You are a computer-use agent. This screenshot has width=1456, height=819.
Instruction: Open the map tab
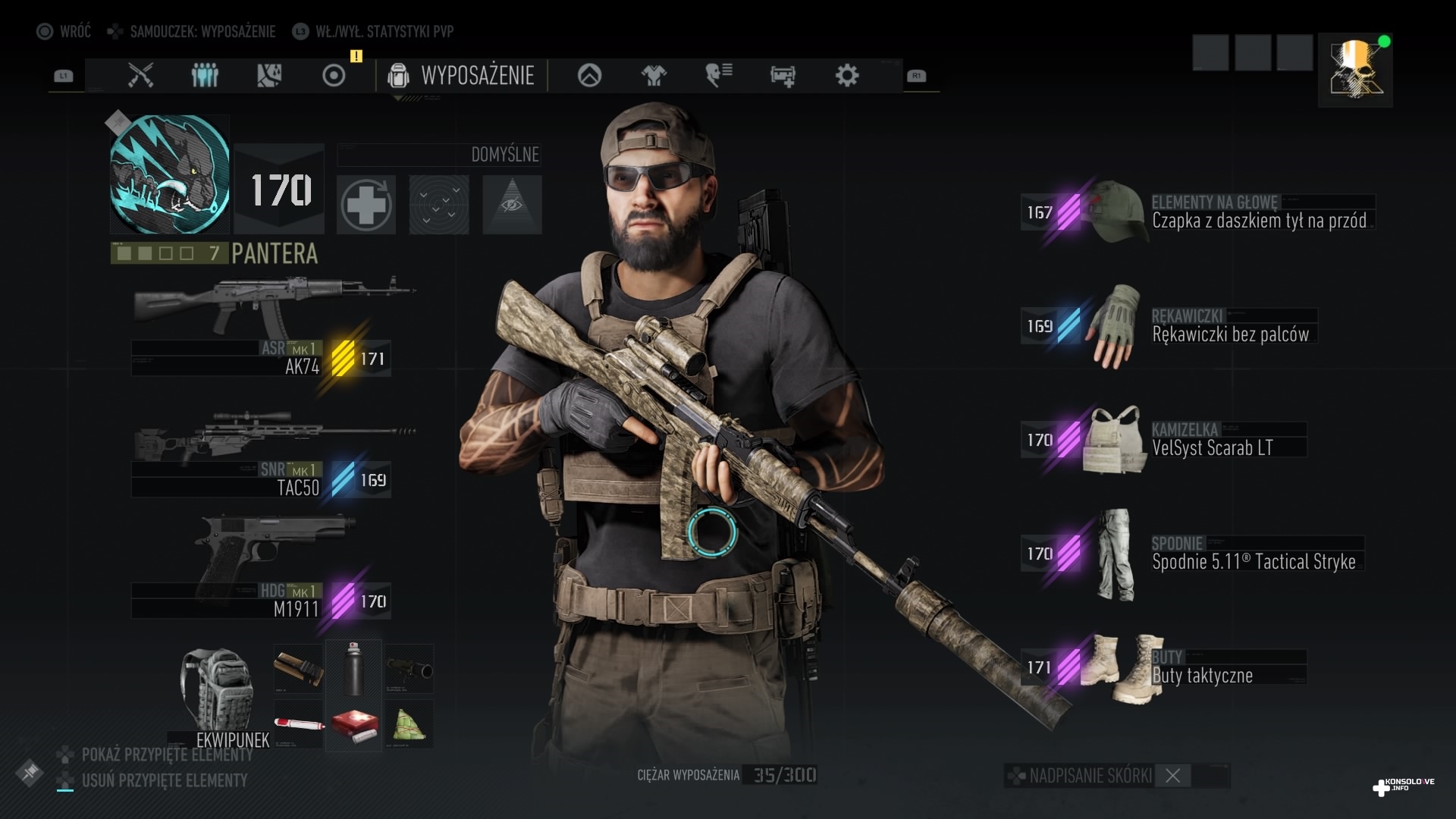click(269, 75)
